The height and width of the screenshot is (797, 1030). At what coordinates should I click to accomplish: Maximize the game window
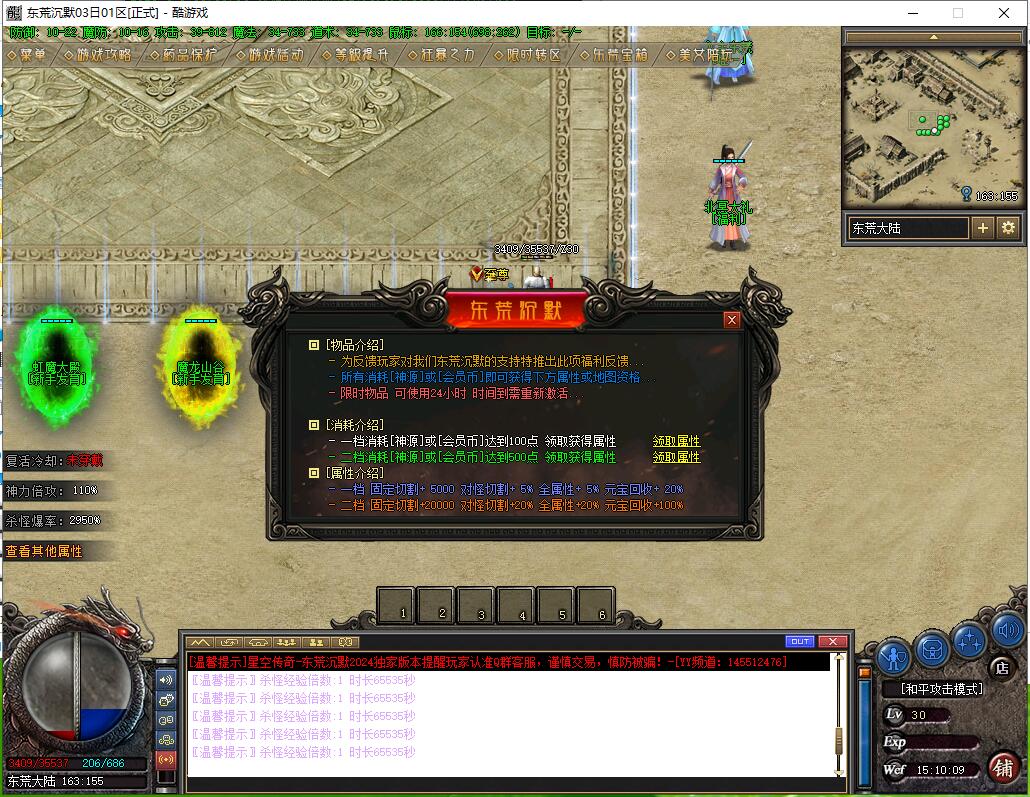[957, 13]
